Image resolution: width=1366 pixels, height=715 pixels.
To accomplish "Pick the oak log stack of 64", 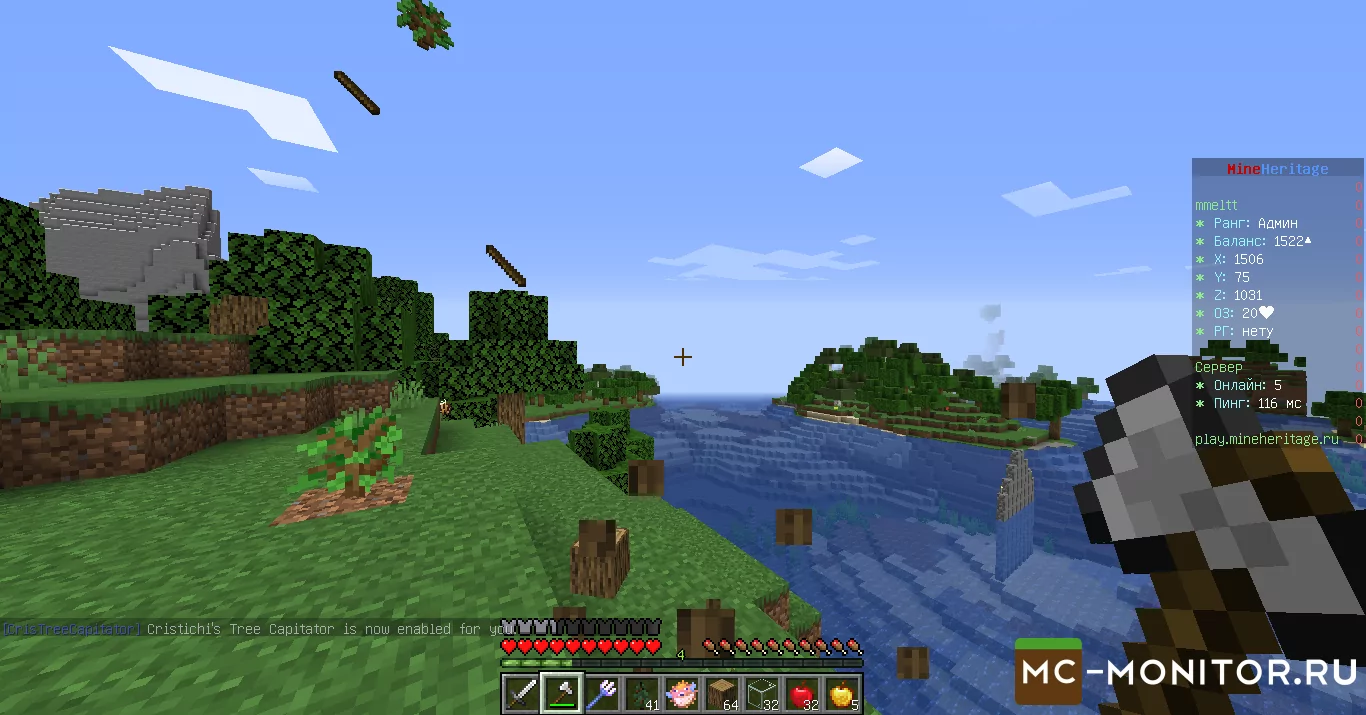I will pyautogui.click(x=723, y=693).
